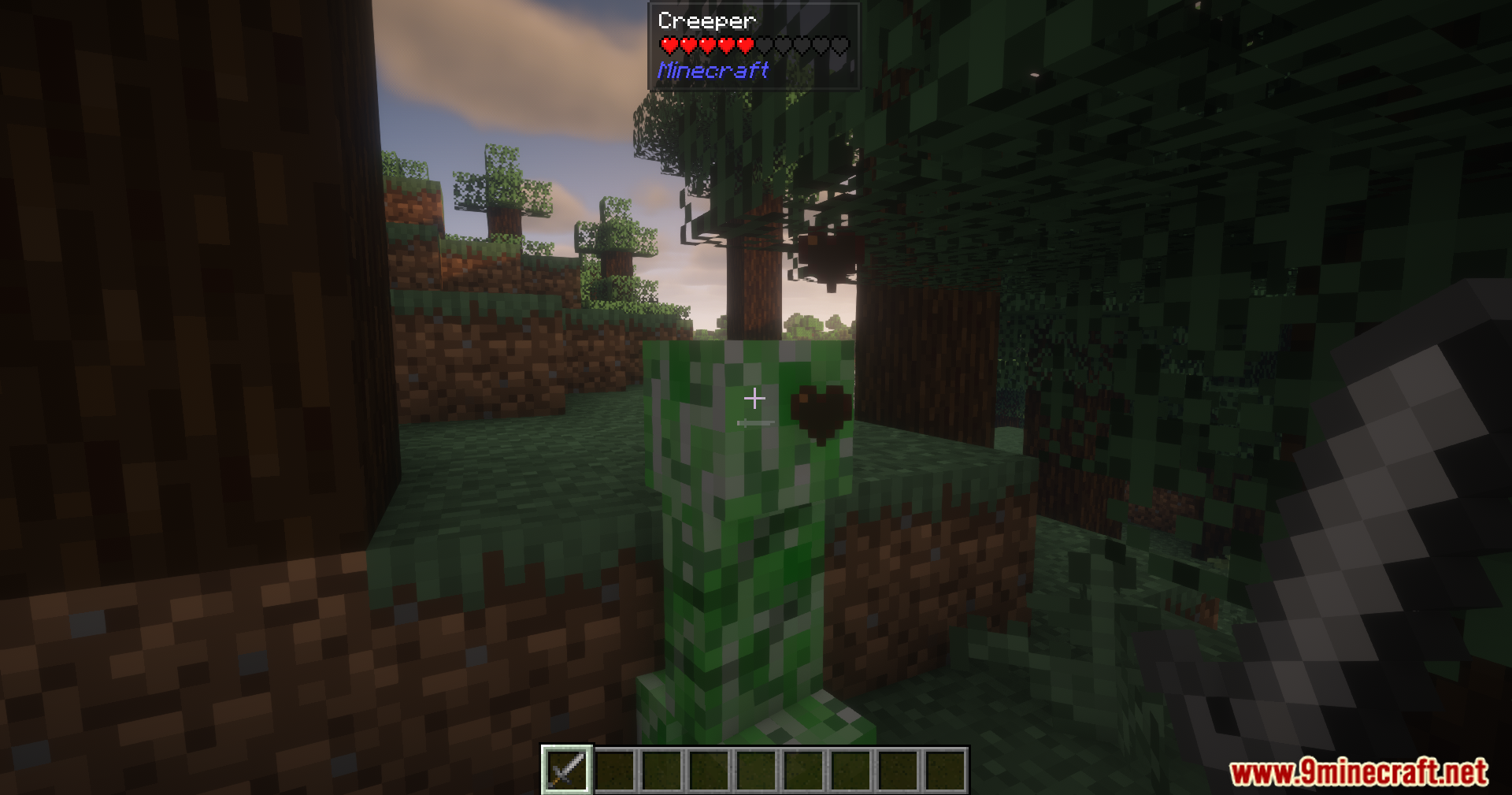
Task: Open the Creeper nameplate header
Action: [706, 20]
